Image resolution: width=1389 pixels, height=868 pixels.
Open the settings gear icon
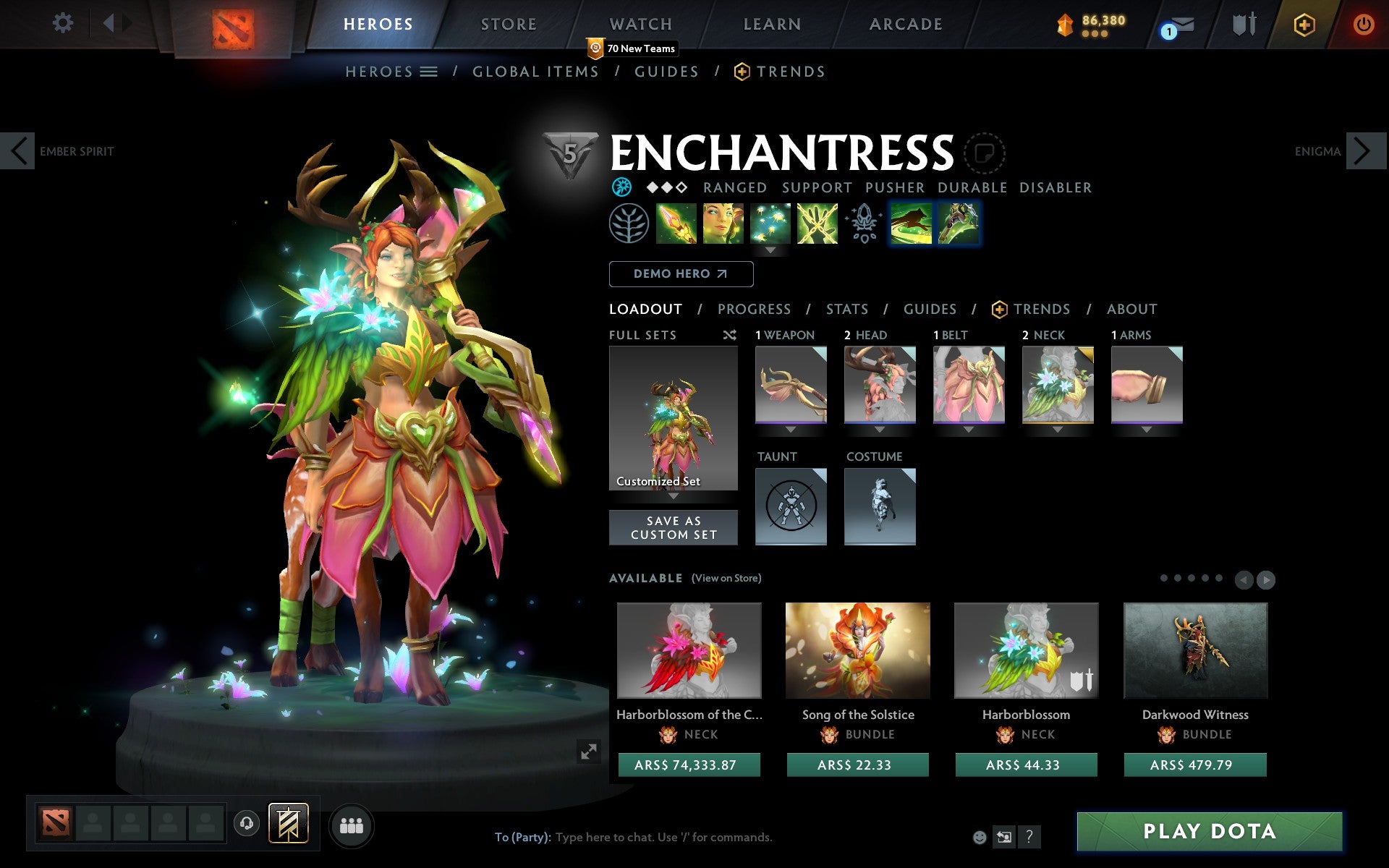click(x=64, y=23)
